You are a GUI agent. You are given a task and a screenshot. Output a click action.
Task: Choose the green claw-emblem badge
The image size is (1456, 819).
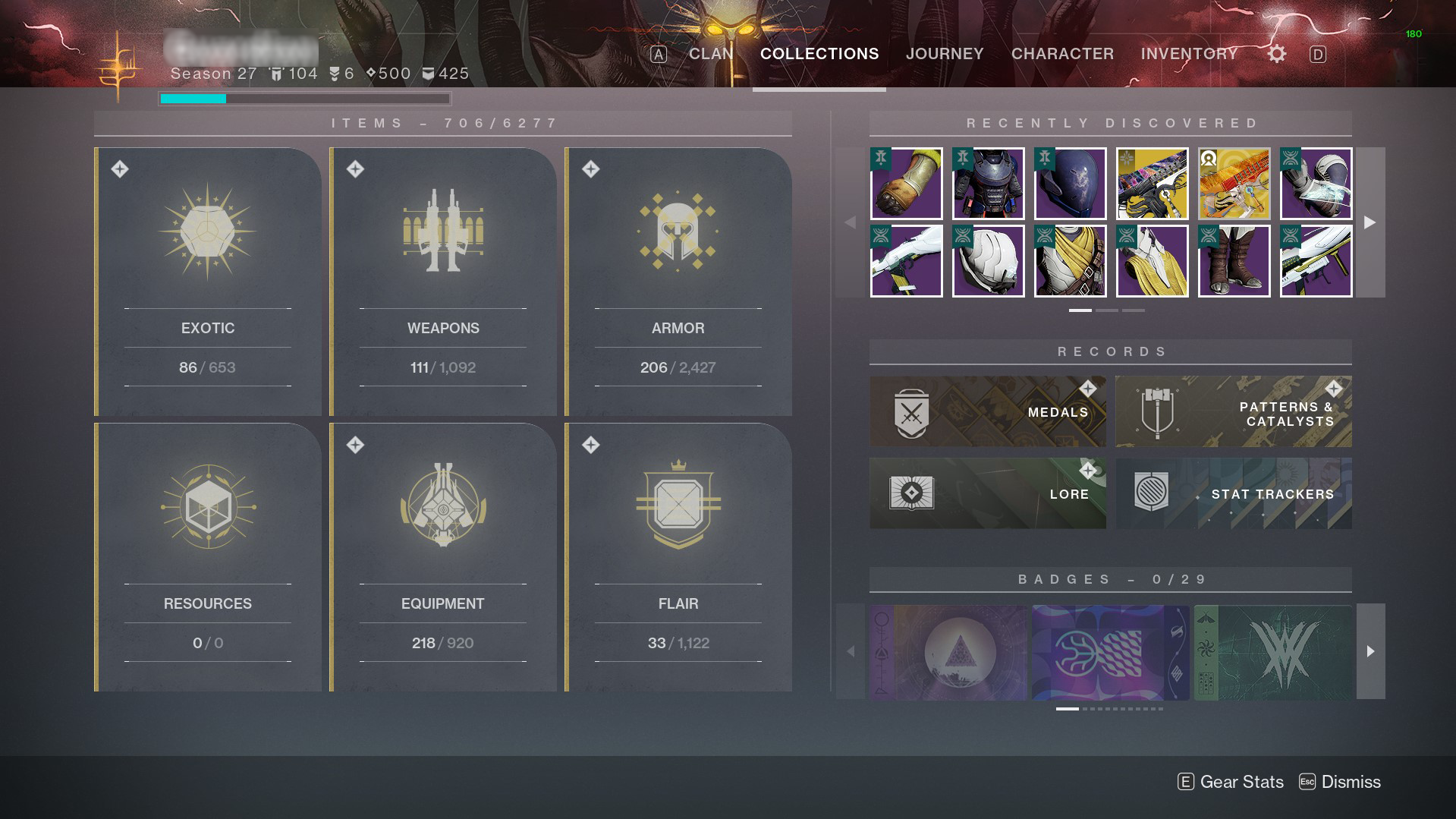(1273, 652)
